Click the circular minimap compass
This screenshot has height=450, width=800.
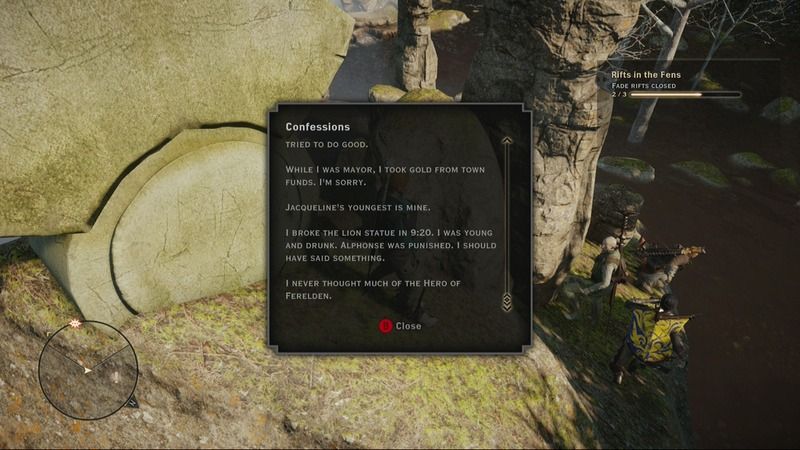pyautogui.click(x=88, y=368)
